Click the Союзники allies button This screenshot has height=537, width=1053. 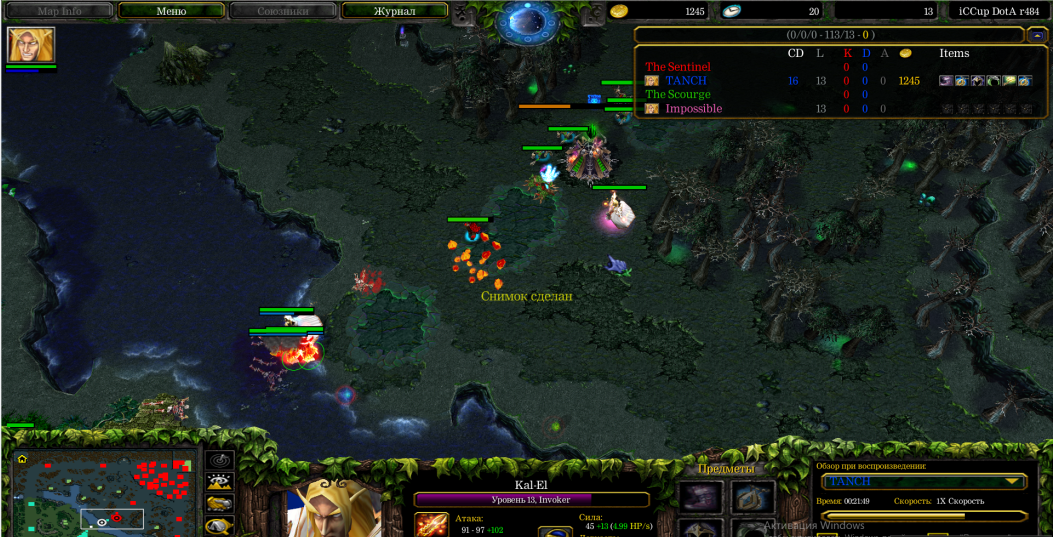pyautogui.click(x=282, y=11)
